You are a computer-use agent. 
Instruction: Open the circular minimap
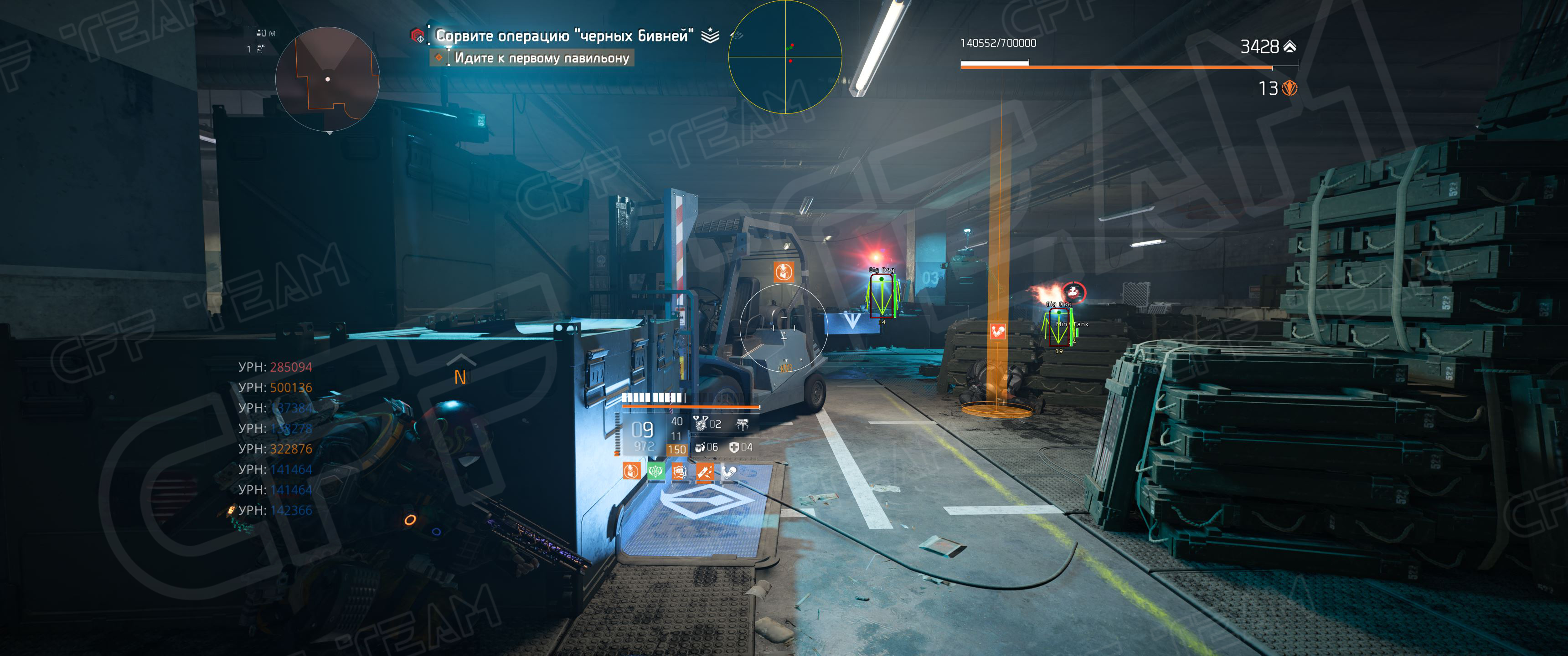click(x=327, y=79)
